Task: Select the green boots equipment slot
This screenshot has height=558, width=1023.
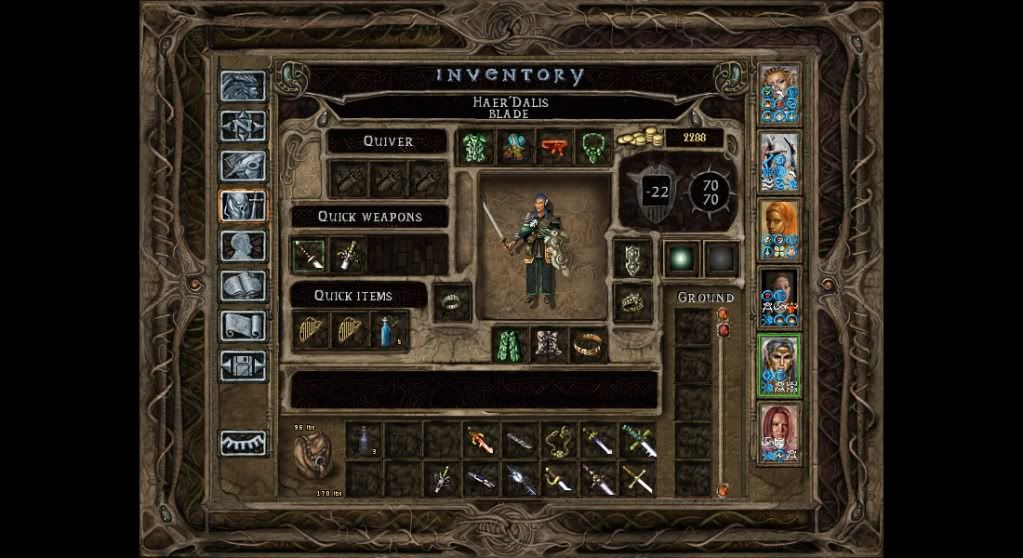Action: 512,345
